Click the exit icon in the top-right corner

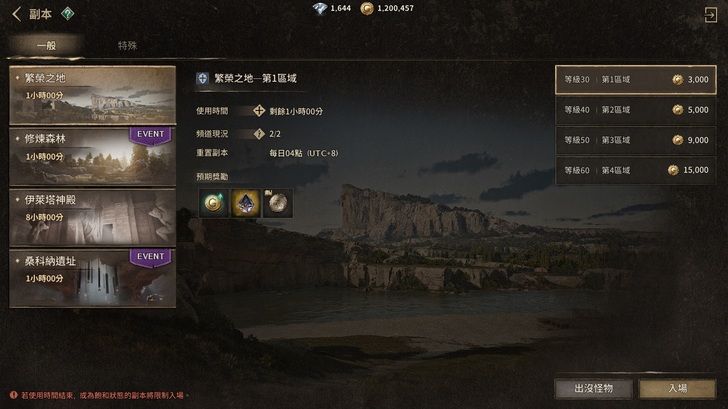click(x=710, y=13)
